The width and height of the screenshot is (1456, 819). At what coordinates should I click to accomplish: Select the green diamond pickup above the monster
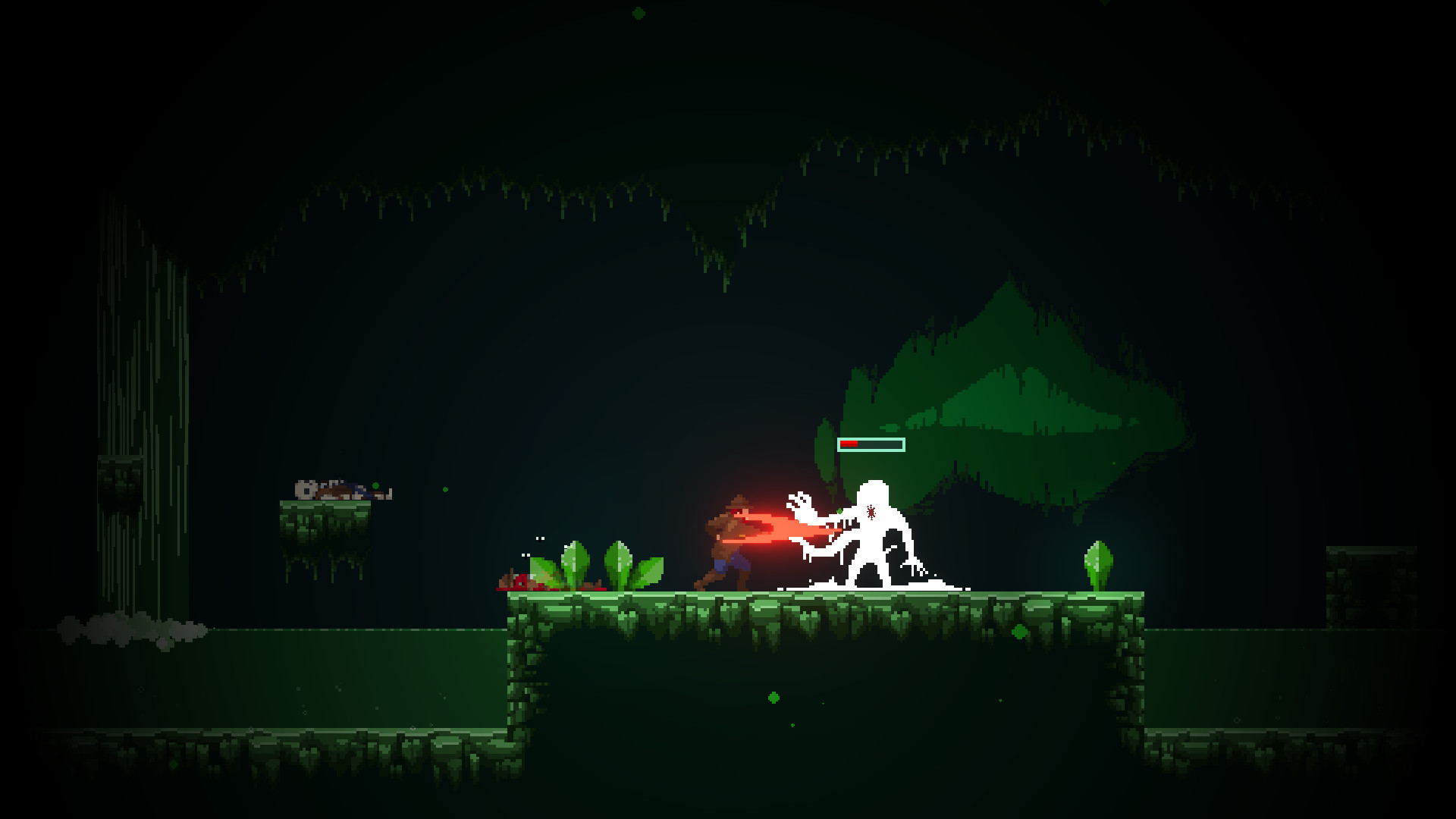click(839, 511)
